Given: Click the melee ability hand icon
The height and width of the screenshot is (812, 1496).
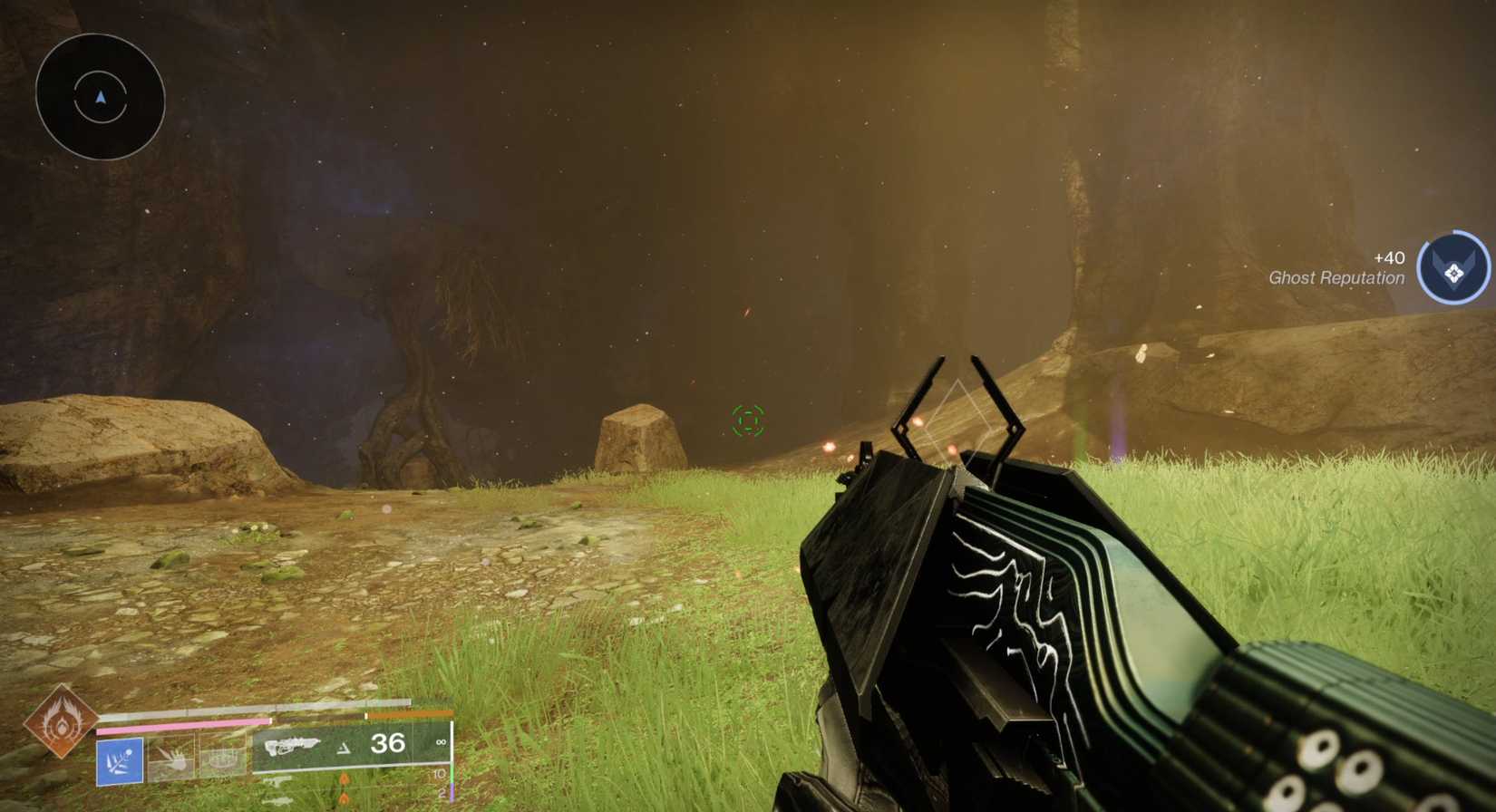Looking at the screenshot, I should (x=178, y=759).
